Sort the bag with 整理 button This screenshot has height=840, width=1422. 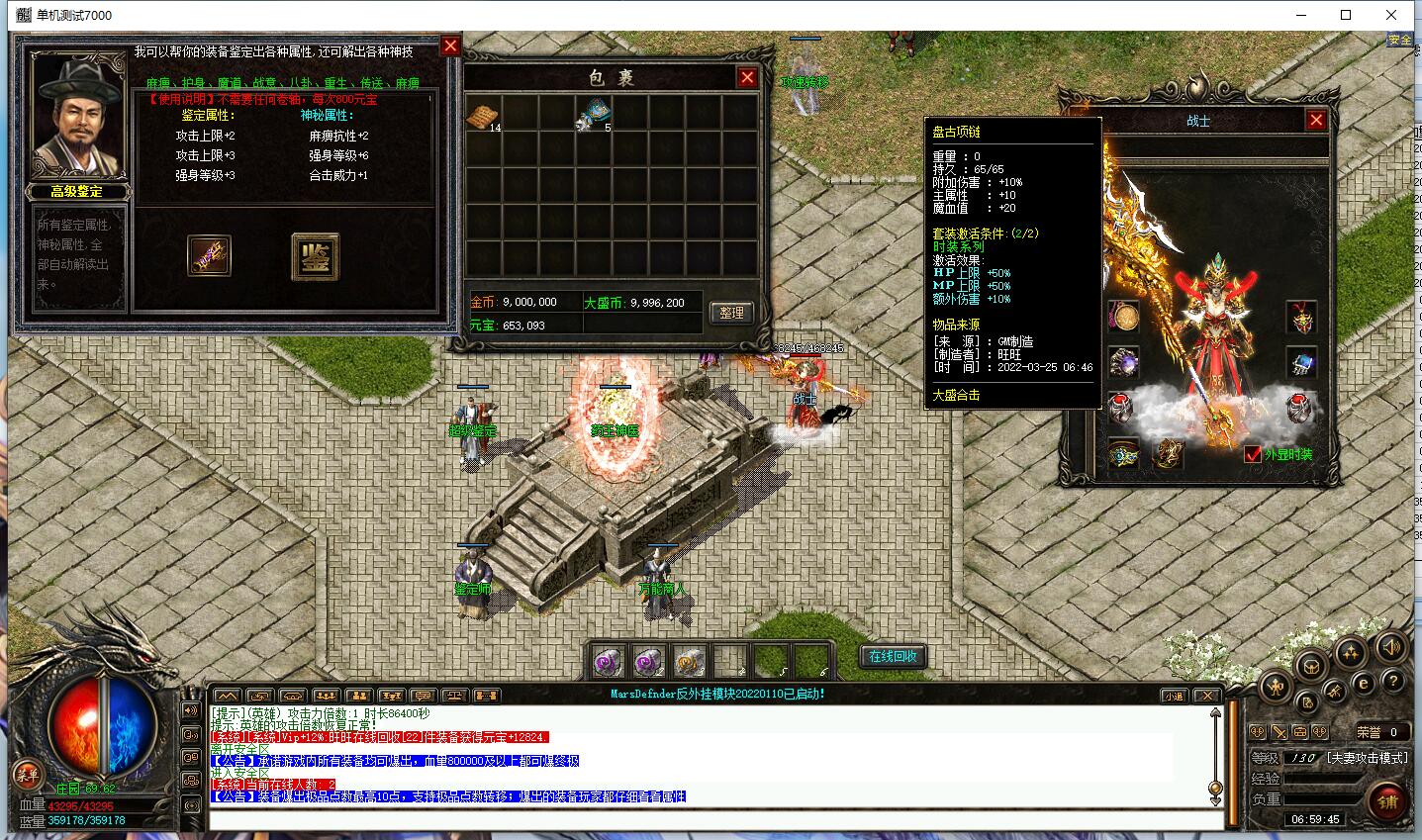coord(731,313)
